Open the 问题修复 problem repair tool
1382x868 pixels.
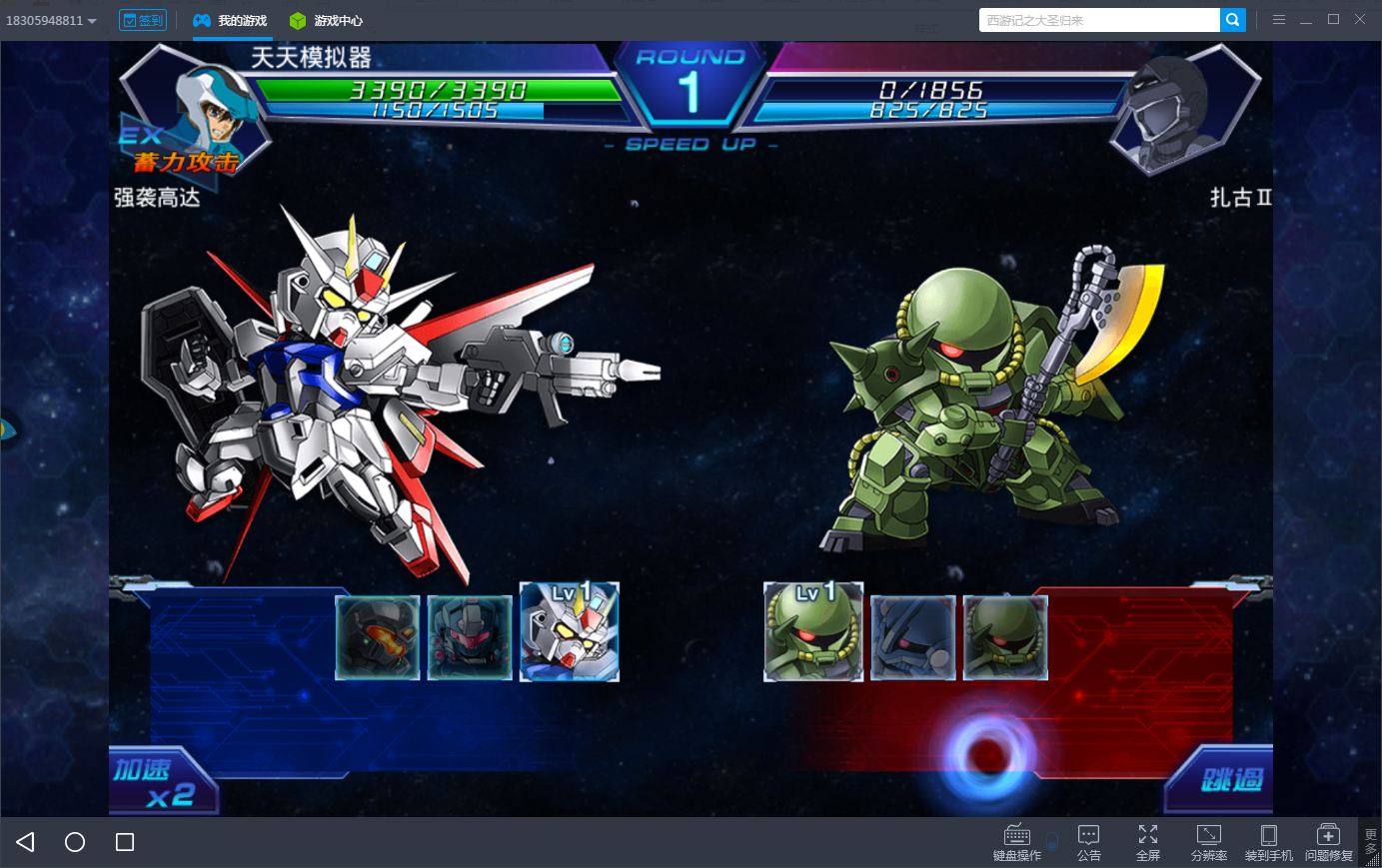(1329, 842)
